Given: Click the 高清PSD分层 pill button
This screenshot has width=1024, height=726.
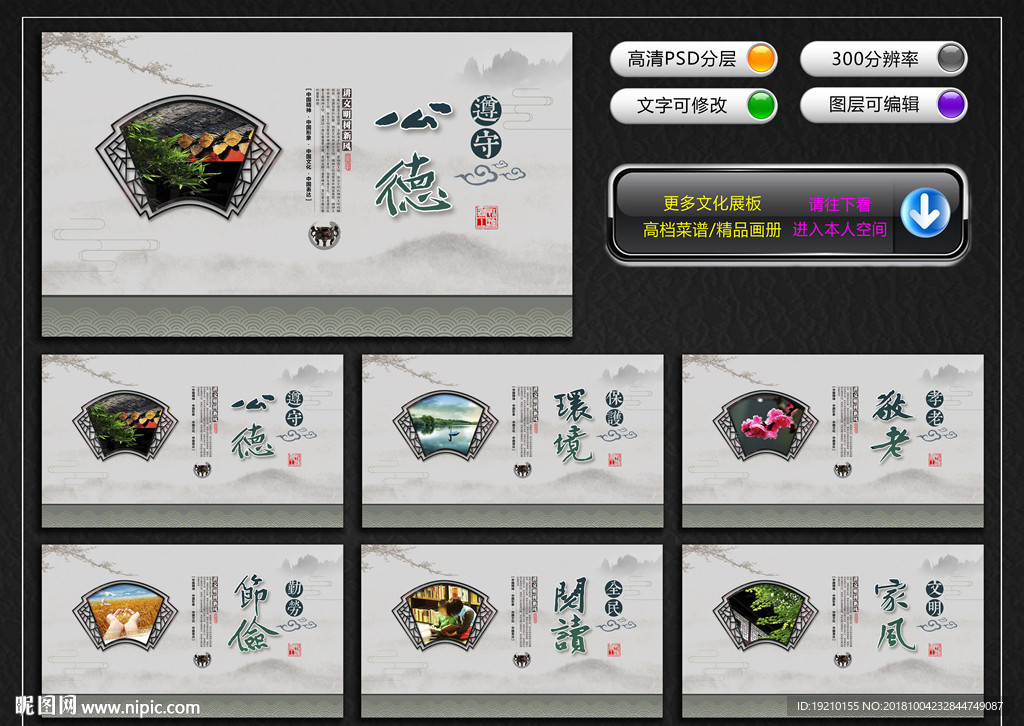Looking at the screenshot, I should pyautogui.click(x=693, y=59).
